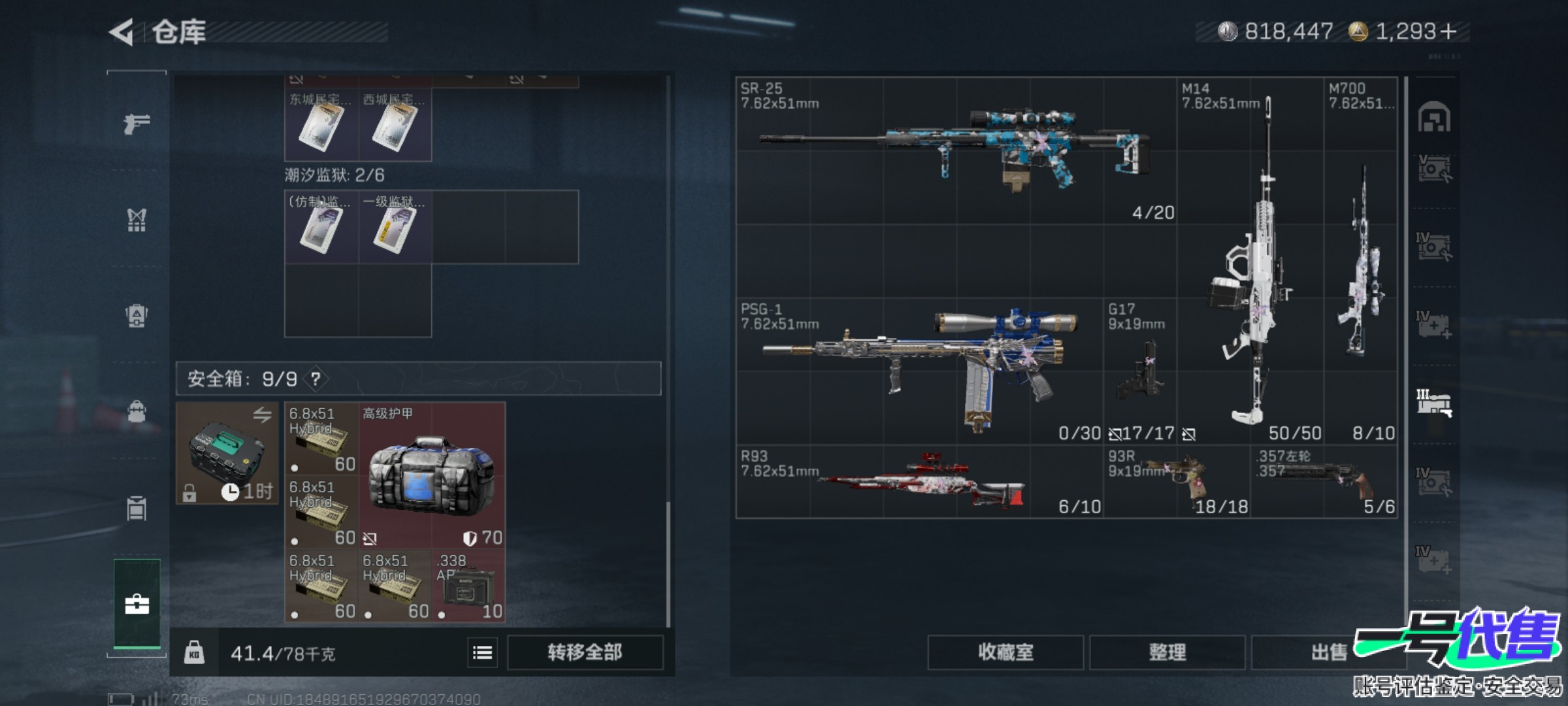Select the PSG-1 sniper rifle
The height and width of the screenshot is (706, 1568).
(919, 370)
